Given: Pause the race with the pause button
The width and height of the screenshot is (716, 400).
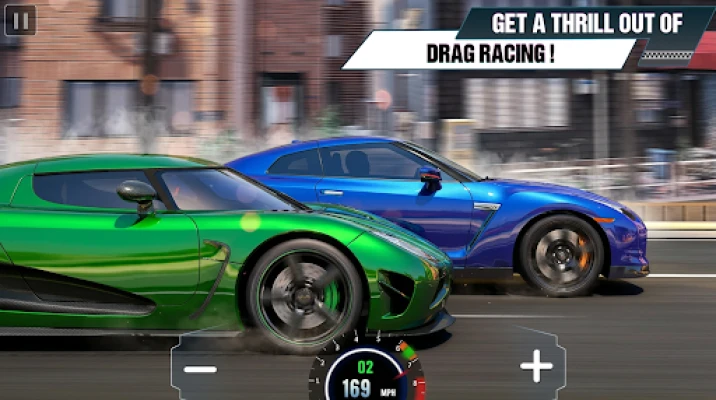Looking at the screenshot, I should coord(20,20).
